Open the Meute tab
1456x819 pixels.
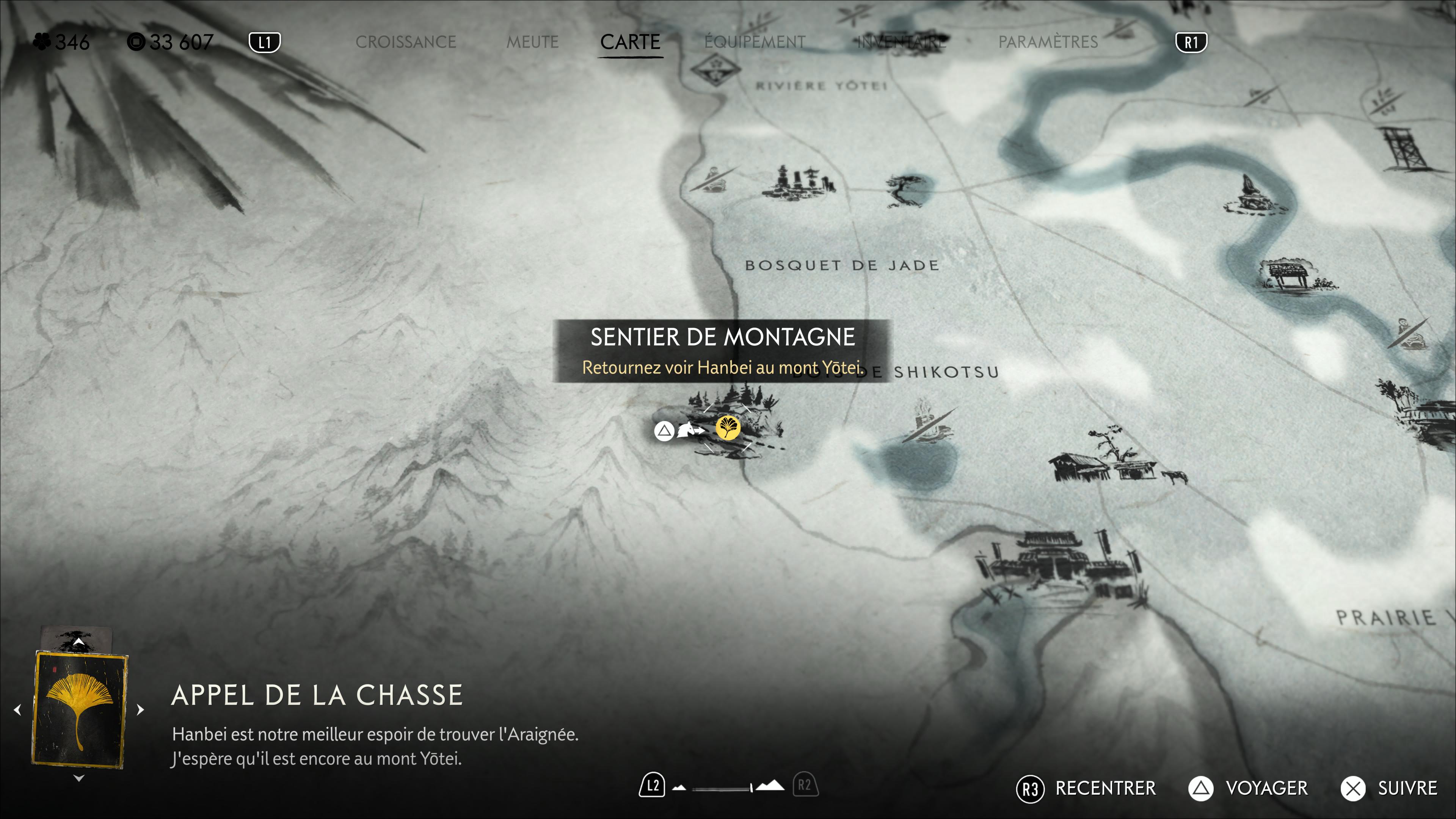tap(532, 42)
